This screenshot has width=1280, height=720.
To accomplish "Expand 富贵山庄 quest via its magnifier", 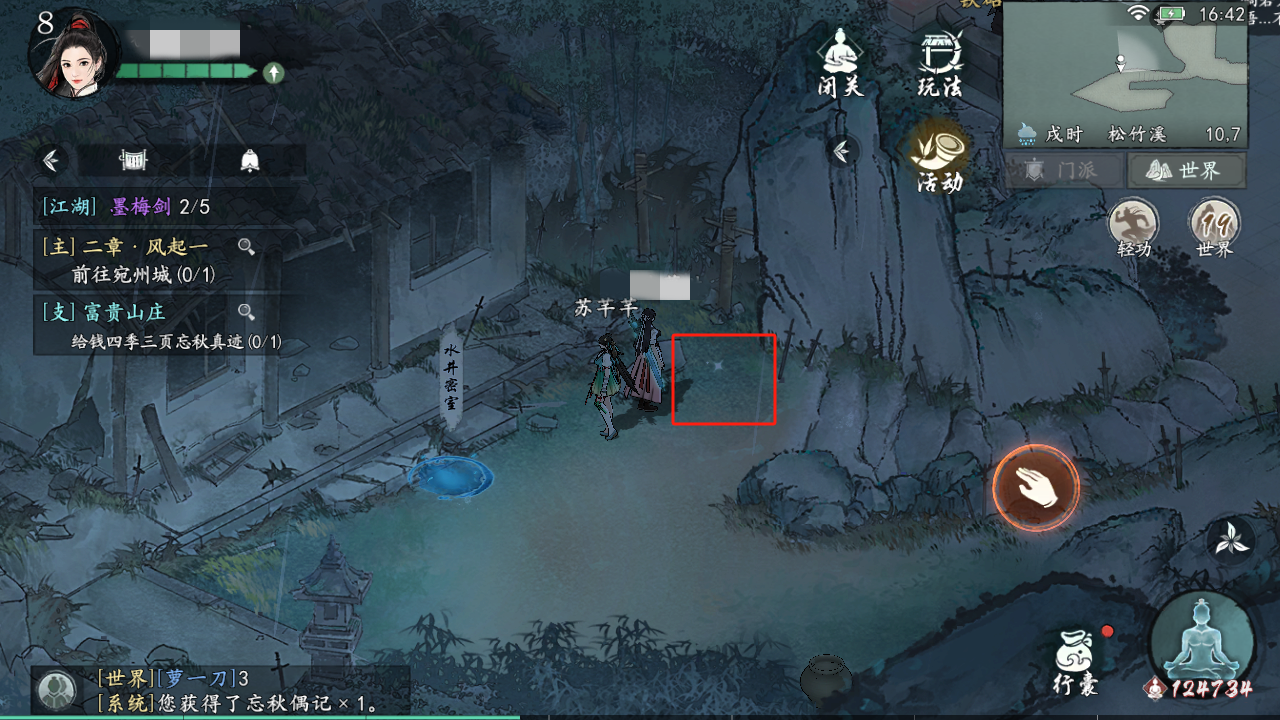I will click(247, 312).
